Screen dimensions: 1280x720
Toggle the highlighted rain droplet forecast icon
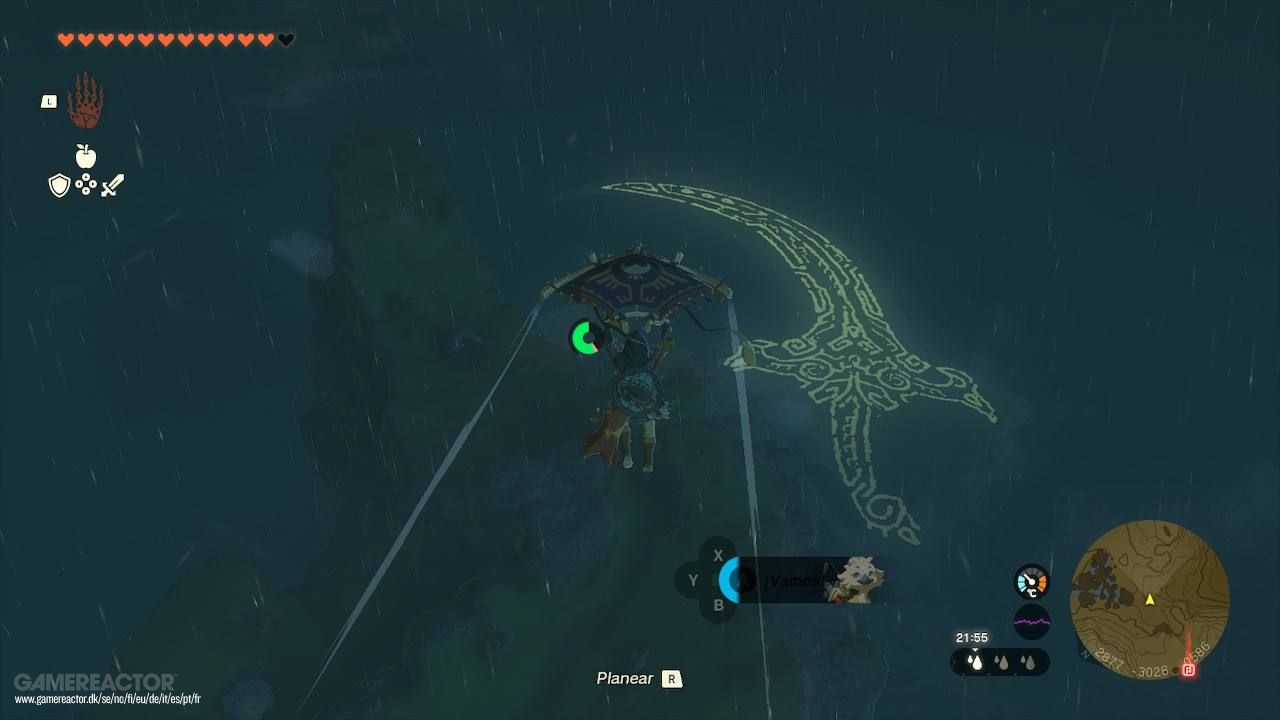click(x=975, y=661)
